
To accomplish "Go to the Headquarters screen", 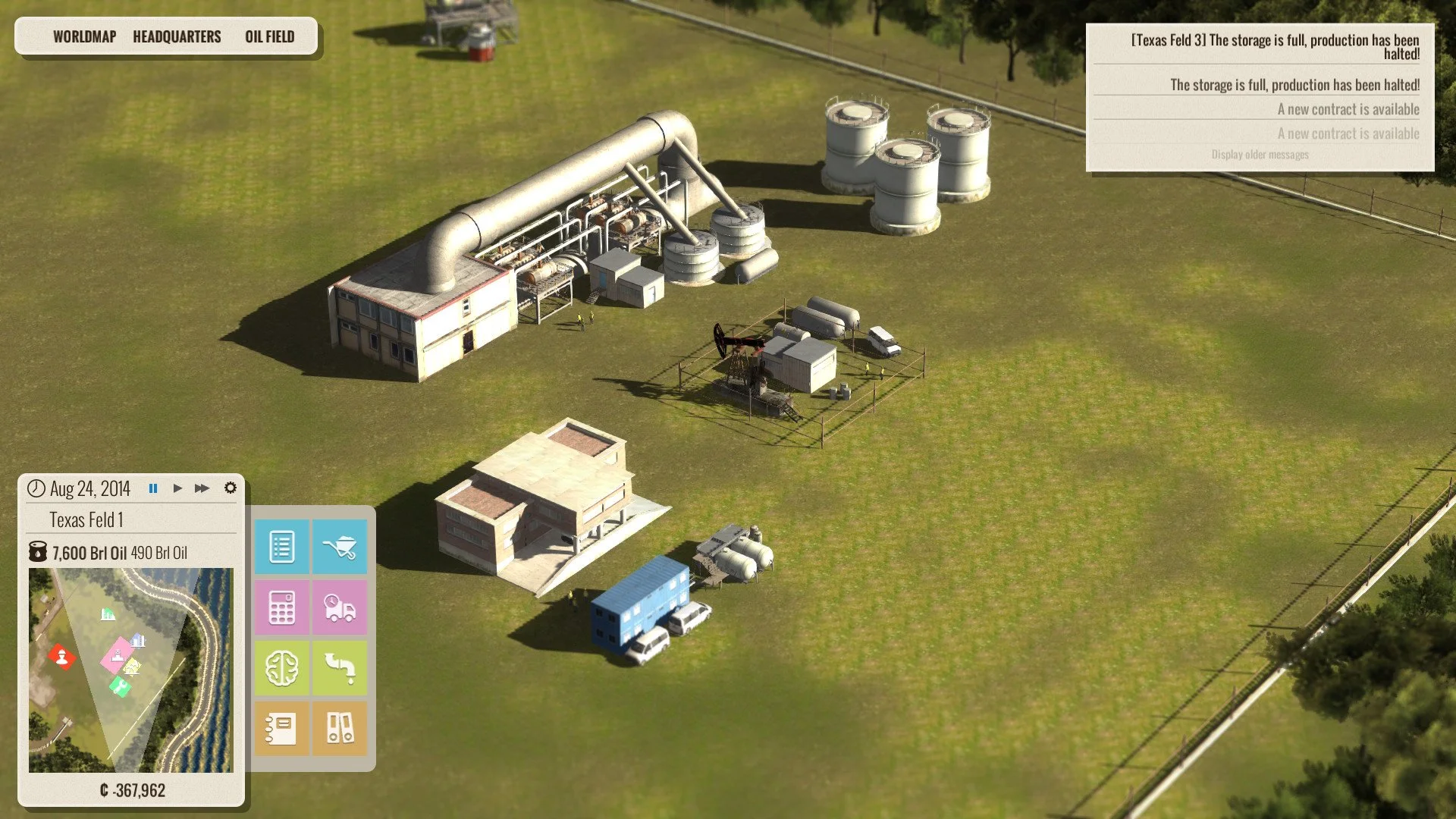I will (177, 36).
